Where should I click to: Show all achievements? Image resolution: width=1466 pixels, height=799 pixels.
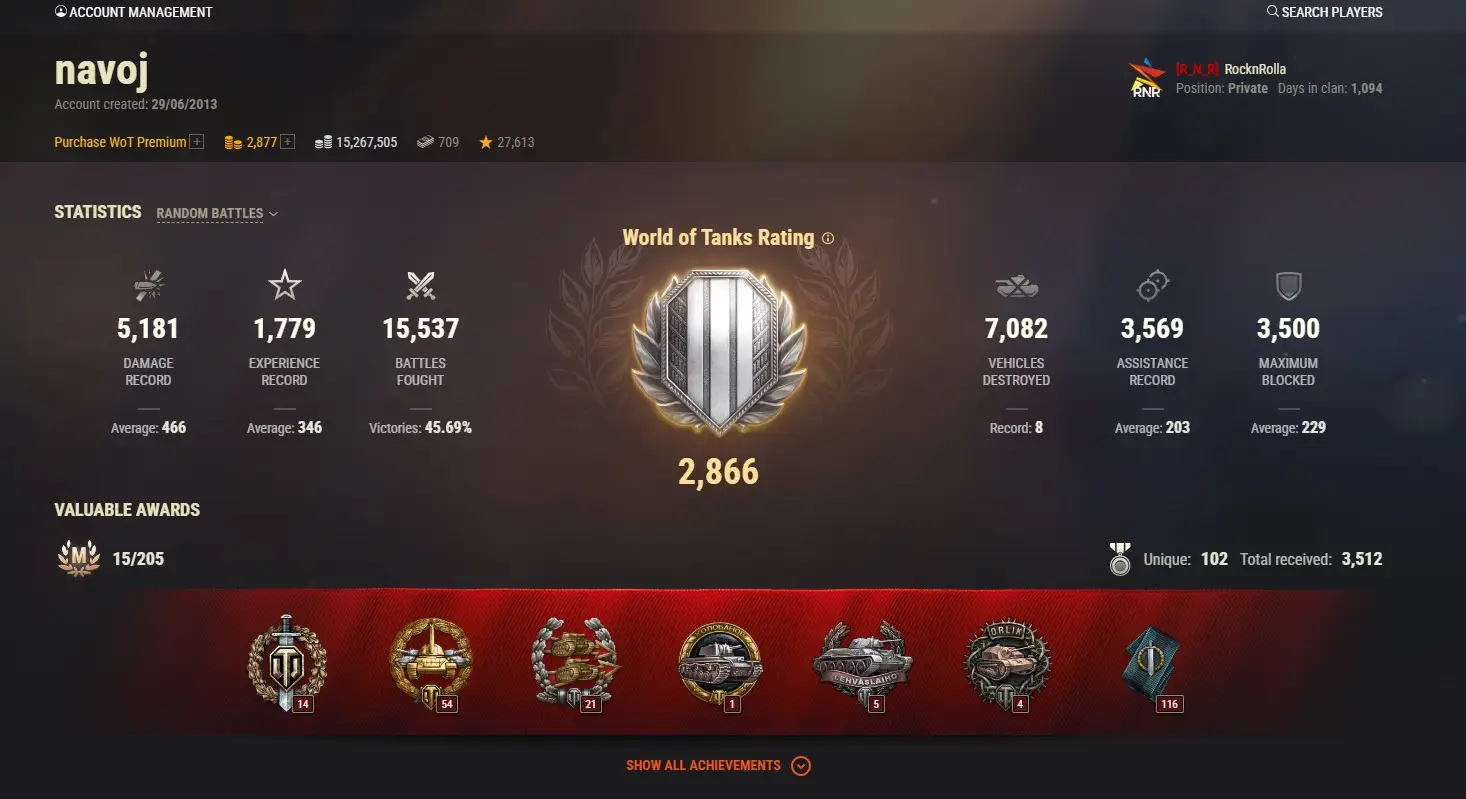click(x=718, y=766)
